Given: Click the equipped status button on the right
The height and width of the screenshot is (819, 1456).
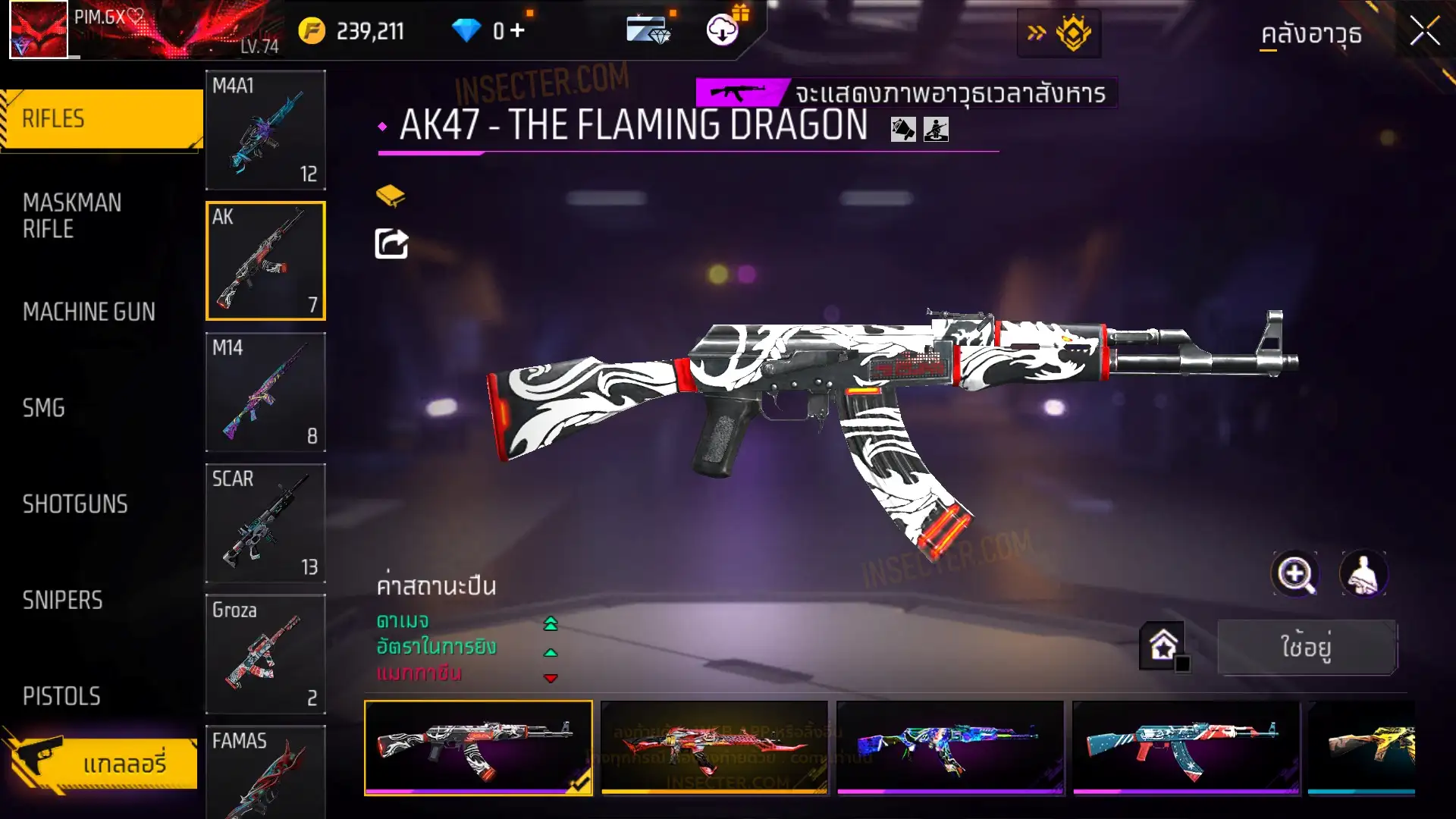Looking at the screenshot, I should [1307, 647].
